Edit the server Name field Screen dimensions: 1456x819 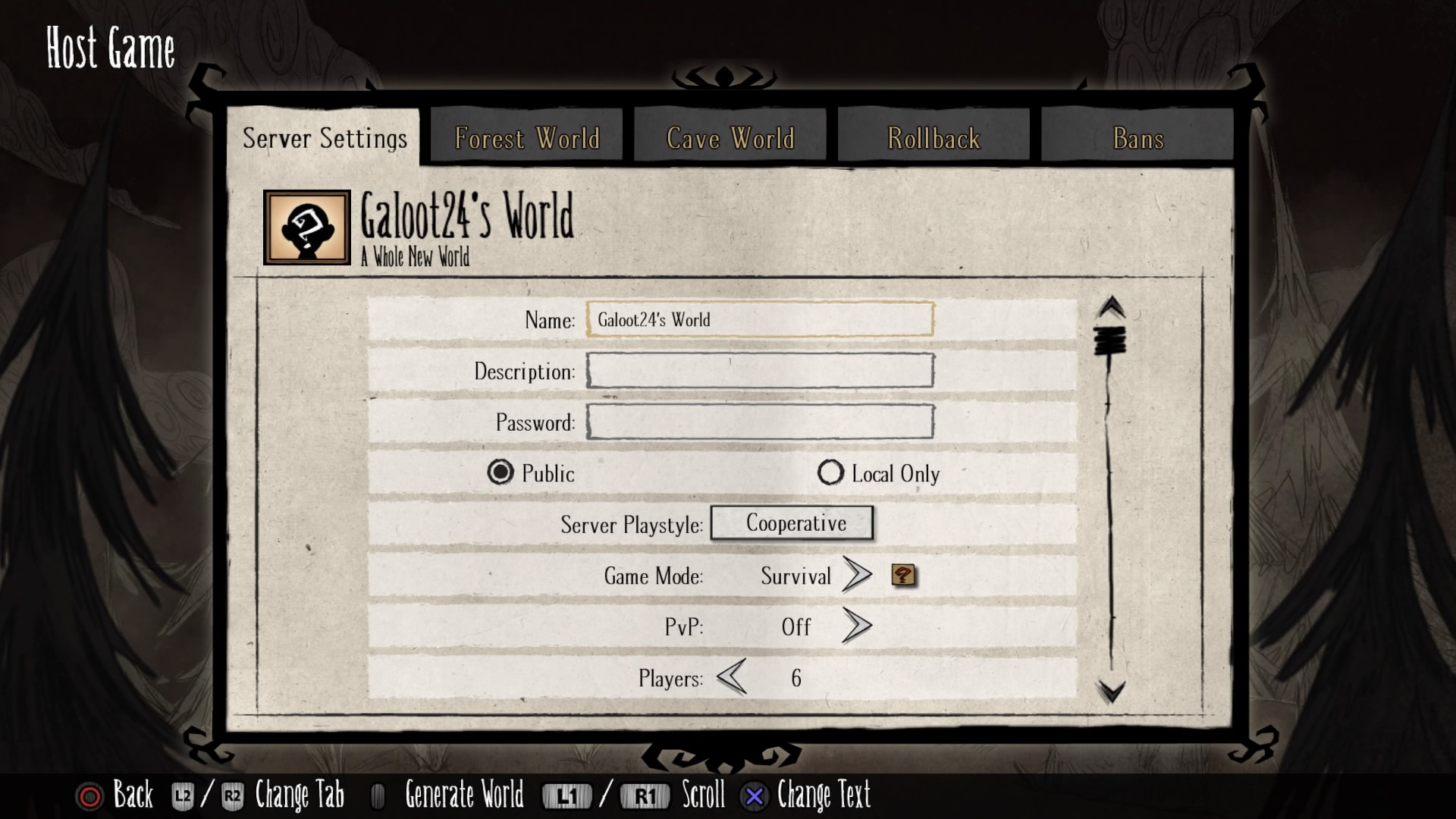tap(759, 319)
